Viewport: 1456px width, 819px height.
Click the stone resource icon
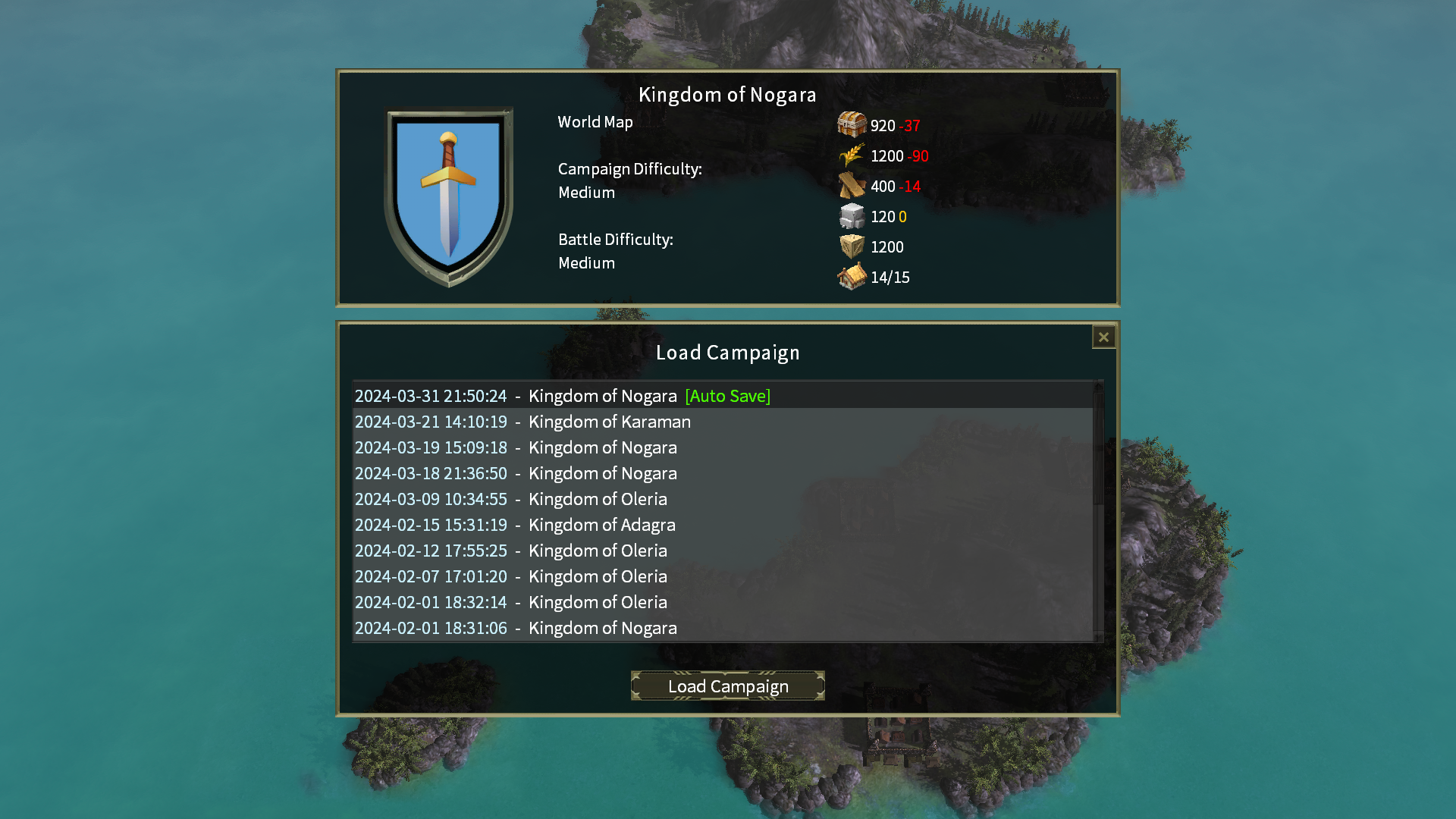pyautogui.click(x=852, y=217)
